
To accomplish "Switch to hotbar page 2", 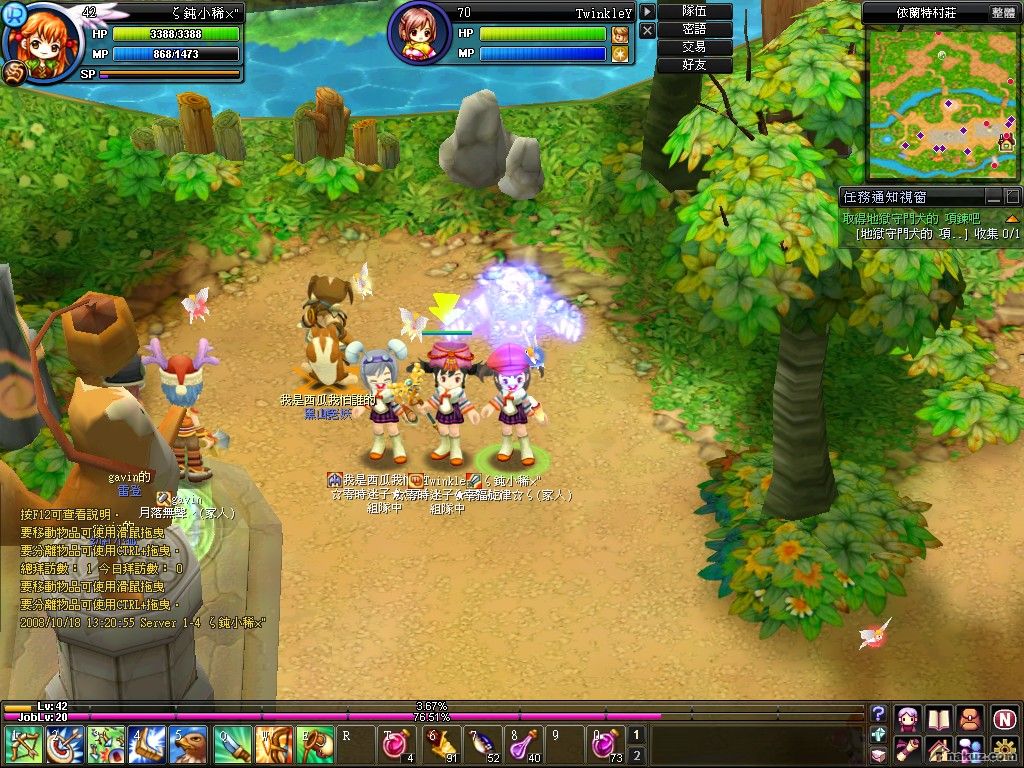I will tap(637, 756).
